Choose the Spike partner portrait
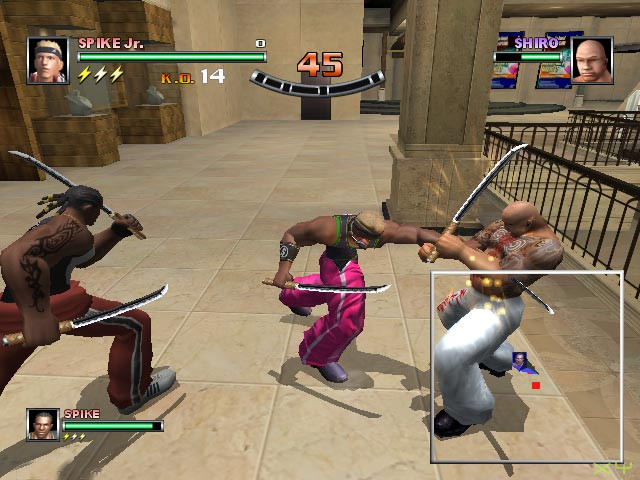640x480 pixels. click(x=43, y=424)
